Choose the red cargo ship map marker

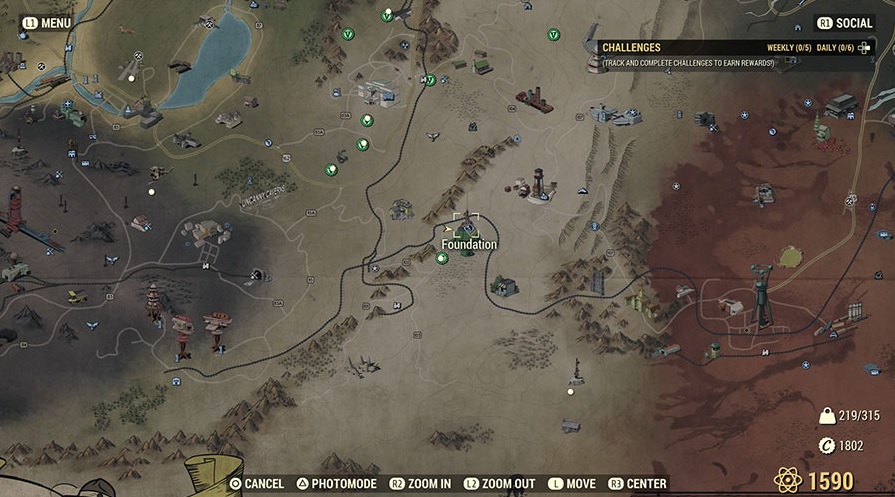tap(534, 100)
